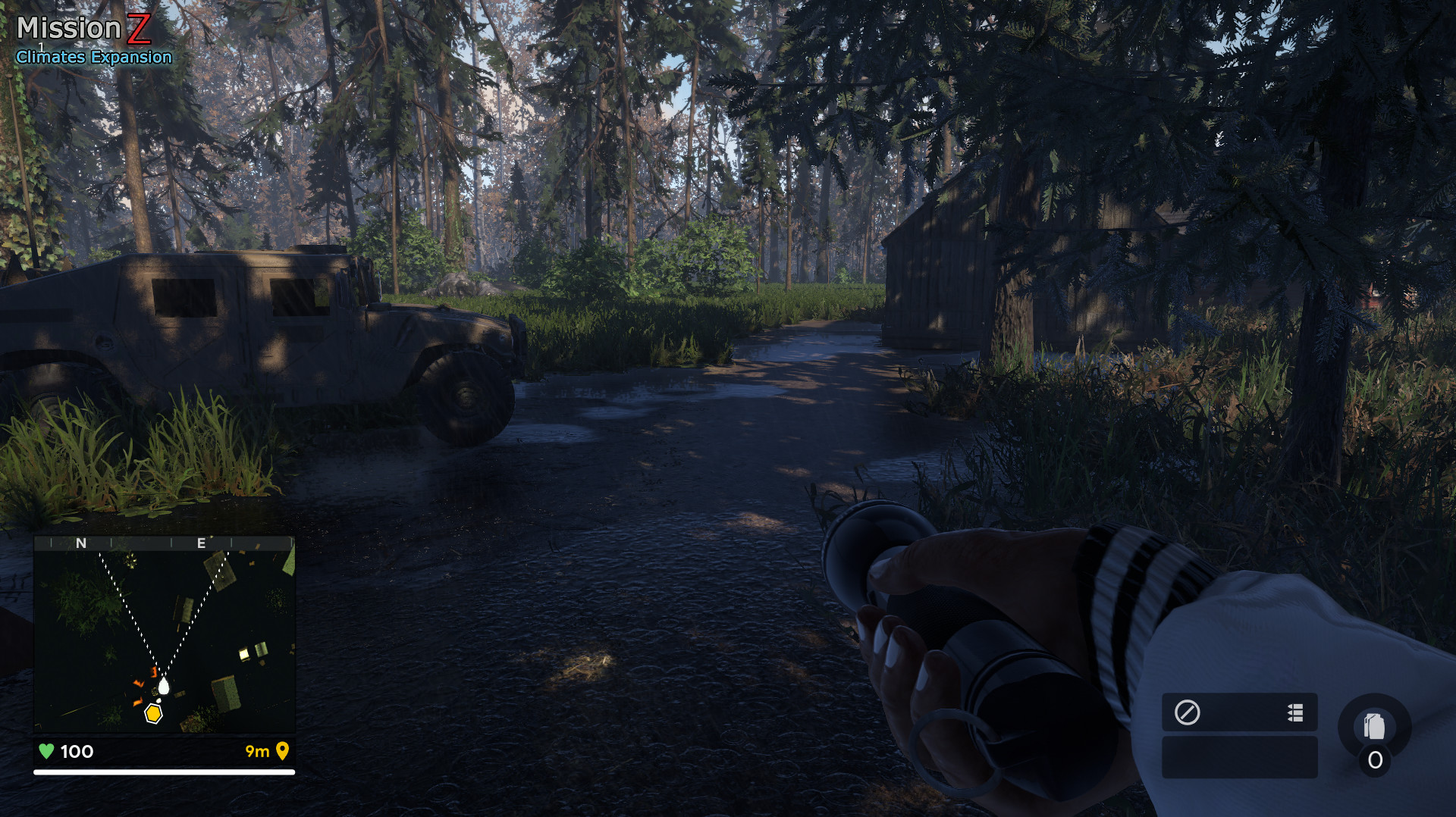The height and width of the screenshot is (817, 1456).
Task: Expand the mission counter under Mission Z
Action: [x=39, y=45]
